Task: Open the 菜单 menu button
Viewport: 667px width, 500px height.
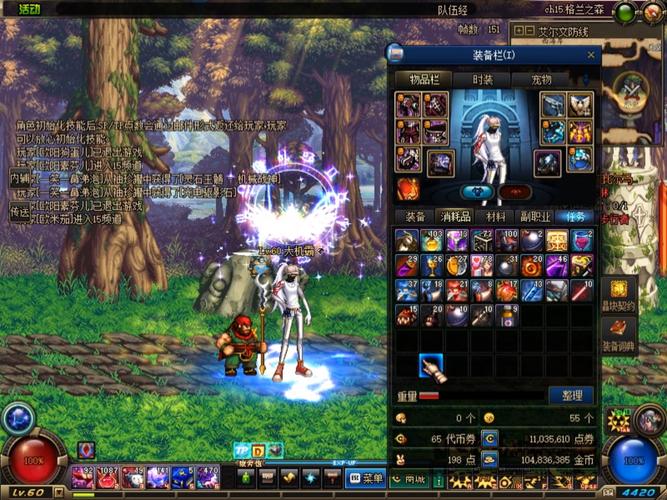Action: (x=367, y=478)
